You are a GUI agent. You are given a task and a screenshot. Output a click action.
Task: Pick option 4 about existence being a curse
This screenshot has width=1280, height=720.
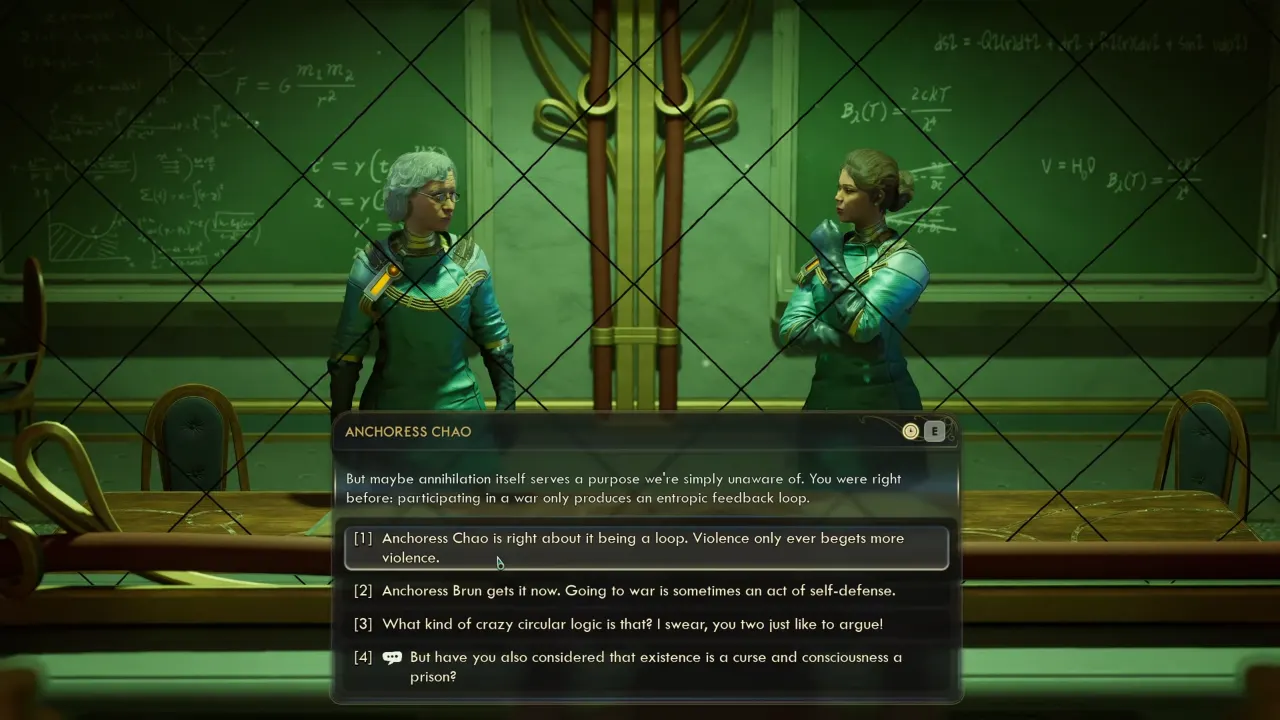(645, 666)
